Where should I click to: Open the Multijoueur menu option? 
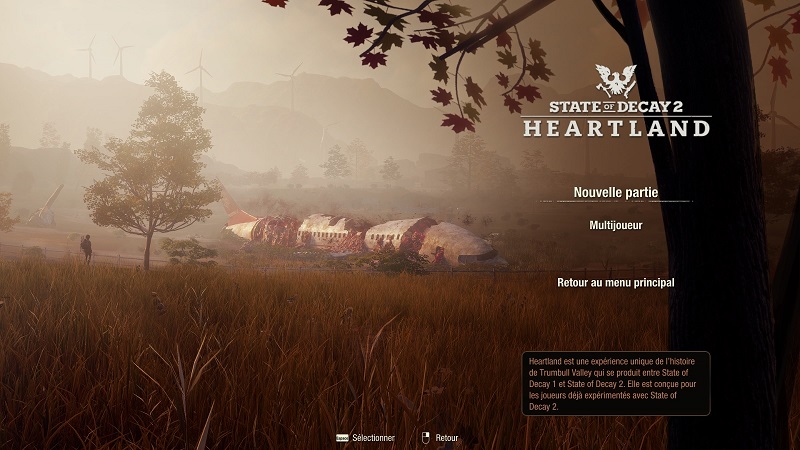coord(615,226)
